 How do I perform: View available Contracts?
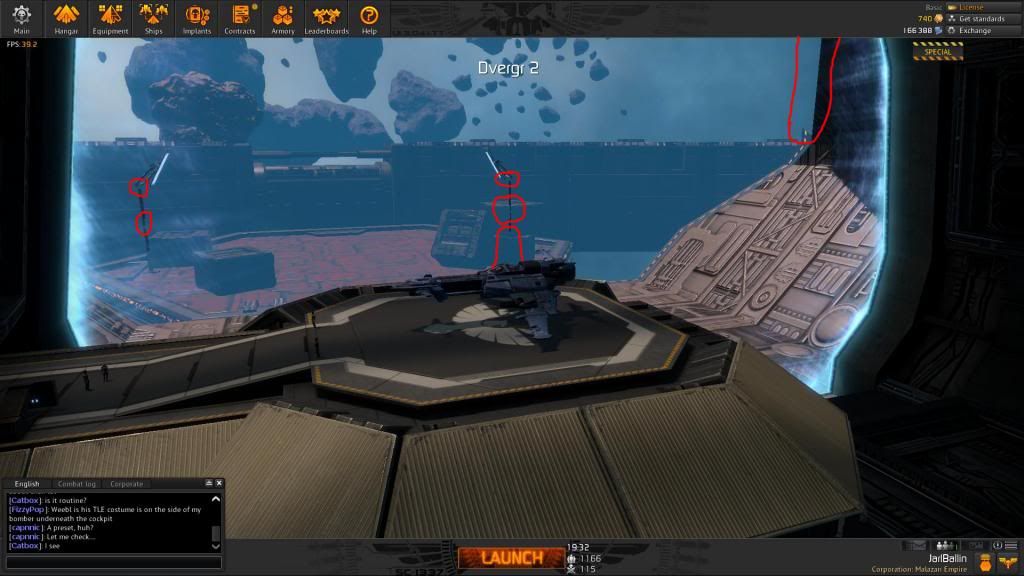[x=240, y=18]
